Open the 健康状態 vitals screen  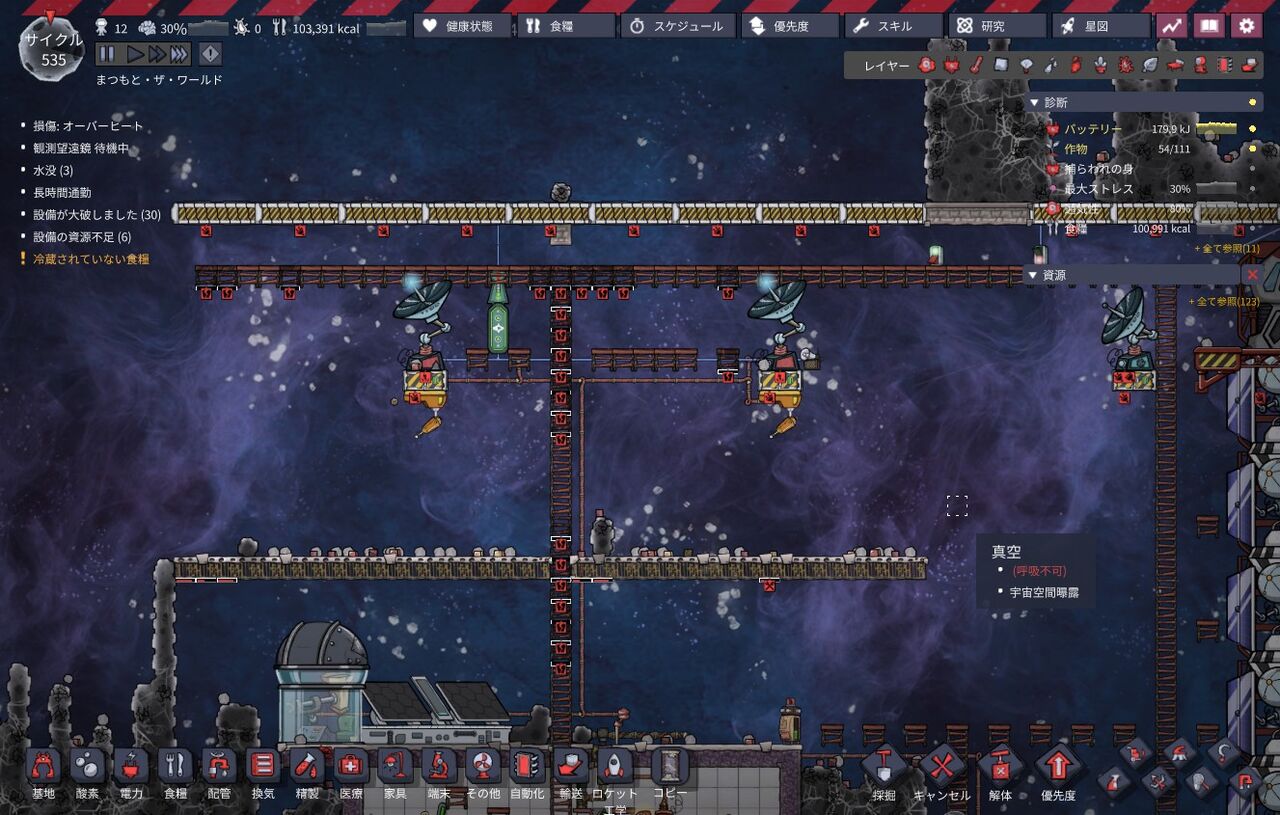coord(463,26)
